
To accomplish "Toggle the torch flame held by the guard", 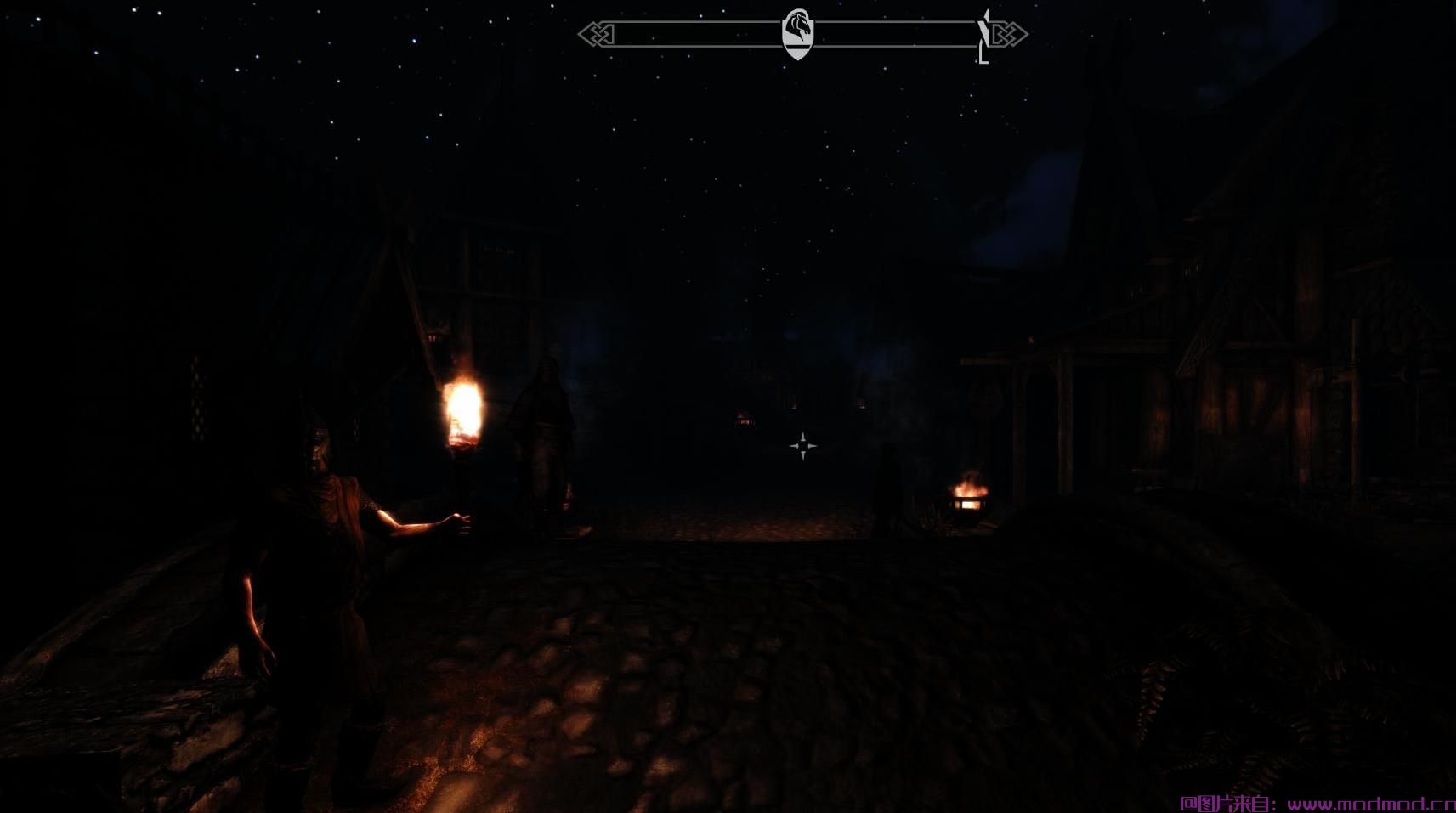I will (x=463, y=412).
